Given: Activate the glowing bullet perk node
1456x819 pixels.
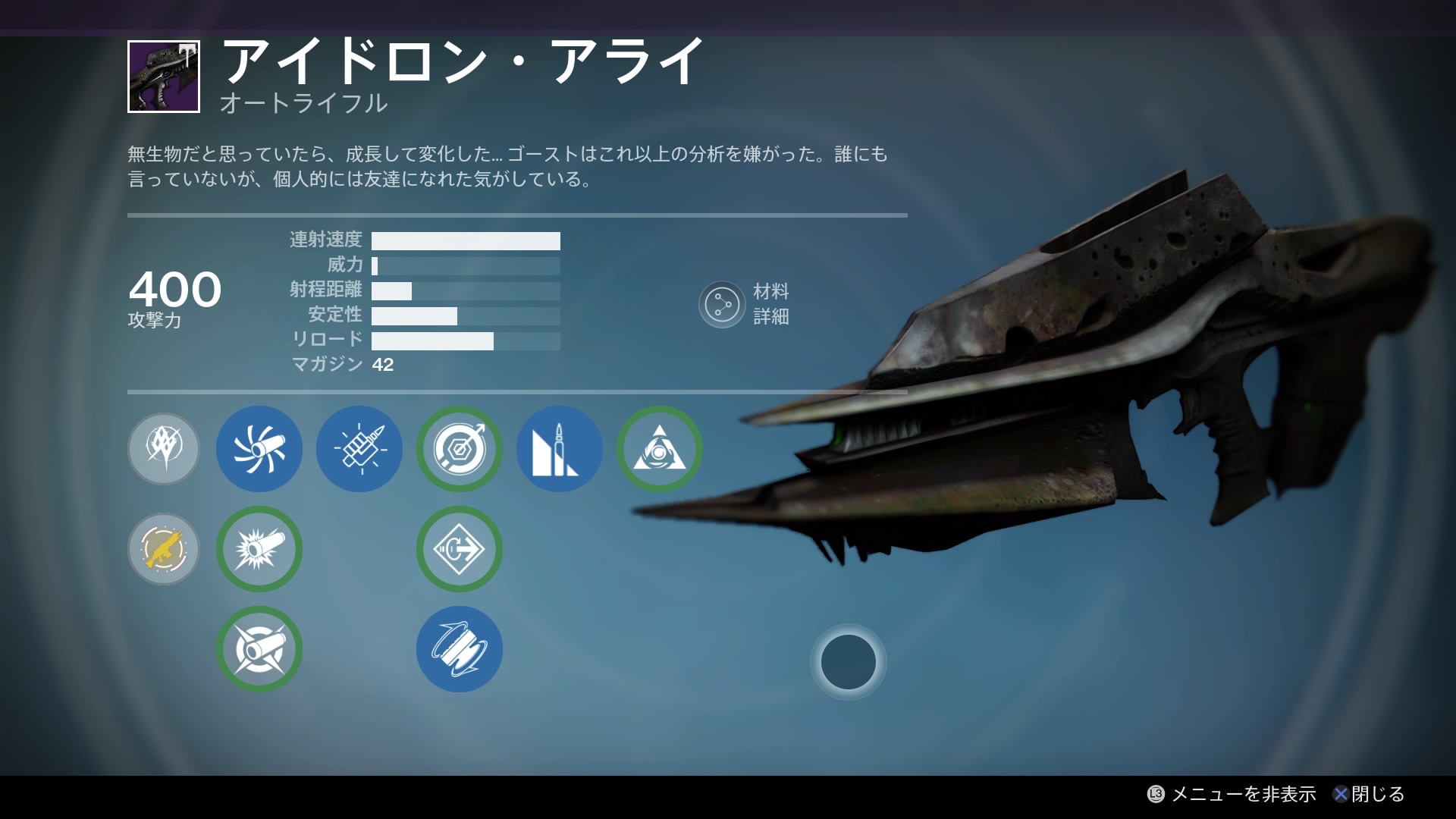Looking at the screenshot, I should click(359, 449).
